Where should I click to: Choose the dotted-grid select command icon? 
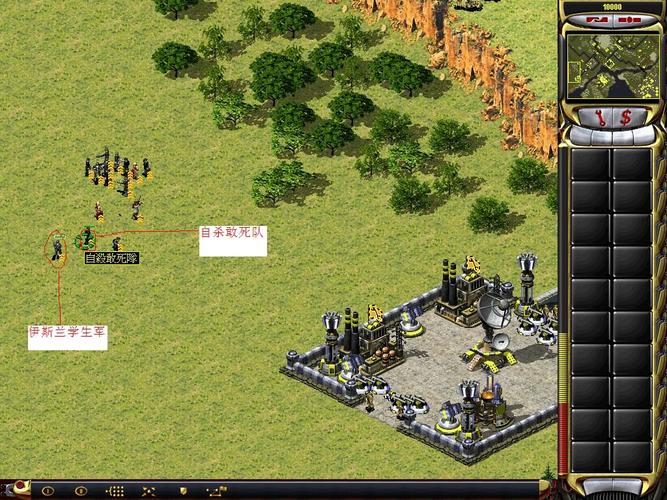[115, 491]
